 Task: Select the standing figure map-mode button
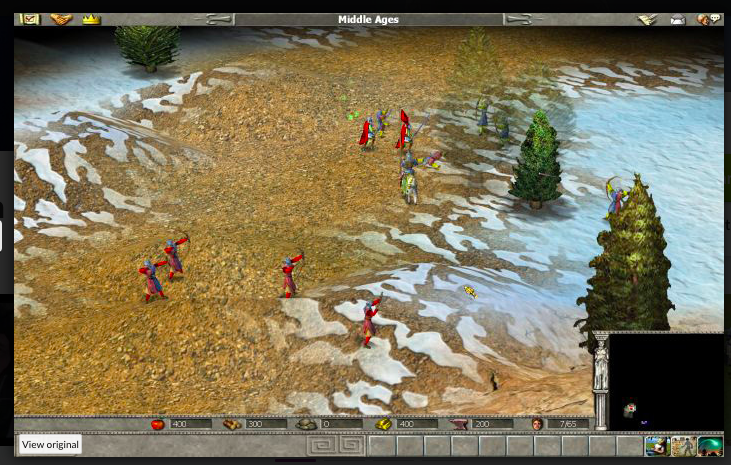[x=684, y=446]
